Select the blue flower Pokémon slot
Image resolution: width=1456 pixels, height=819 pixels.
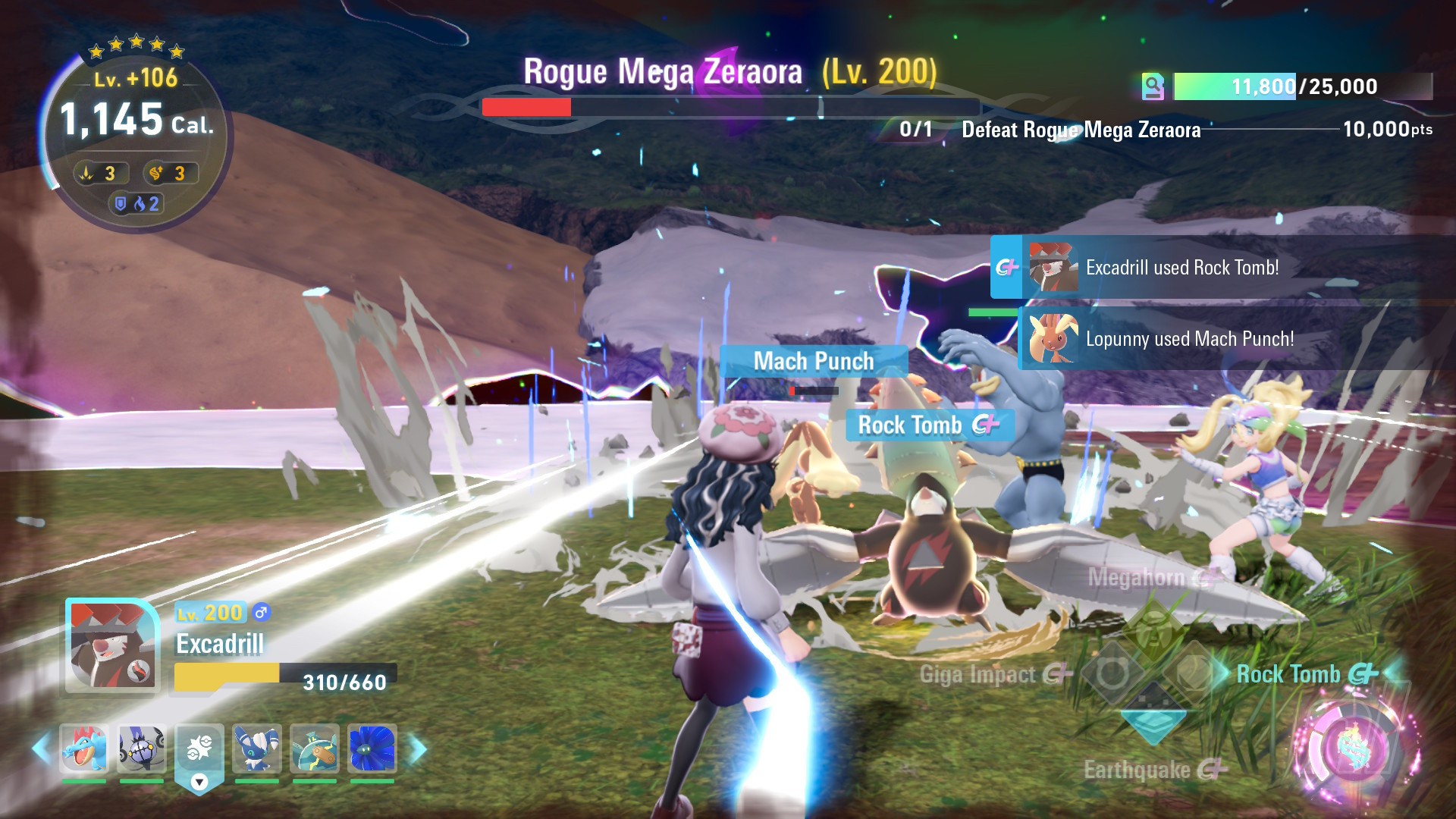coord(372,748)
